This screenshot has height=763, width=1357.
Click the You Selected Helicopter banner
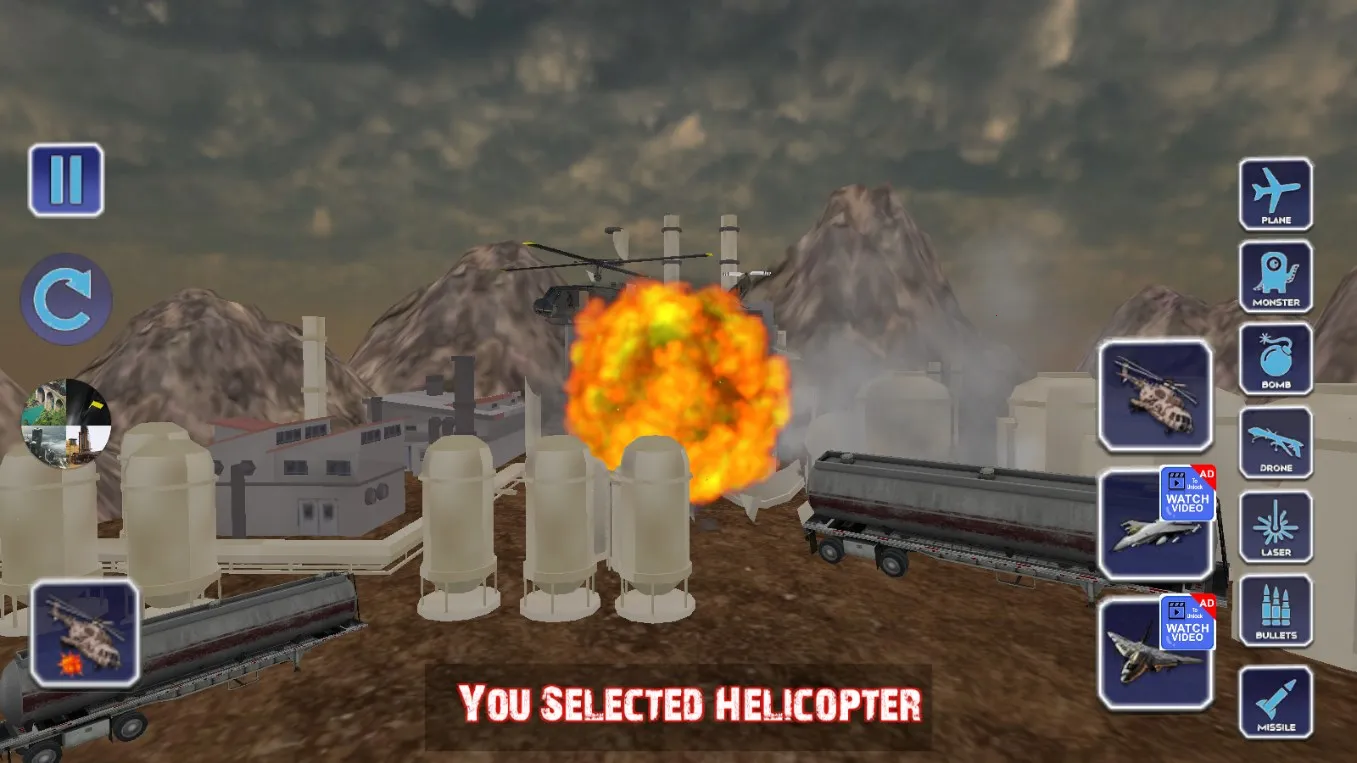coord(686,706)
